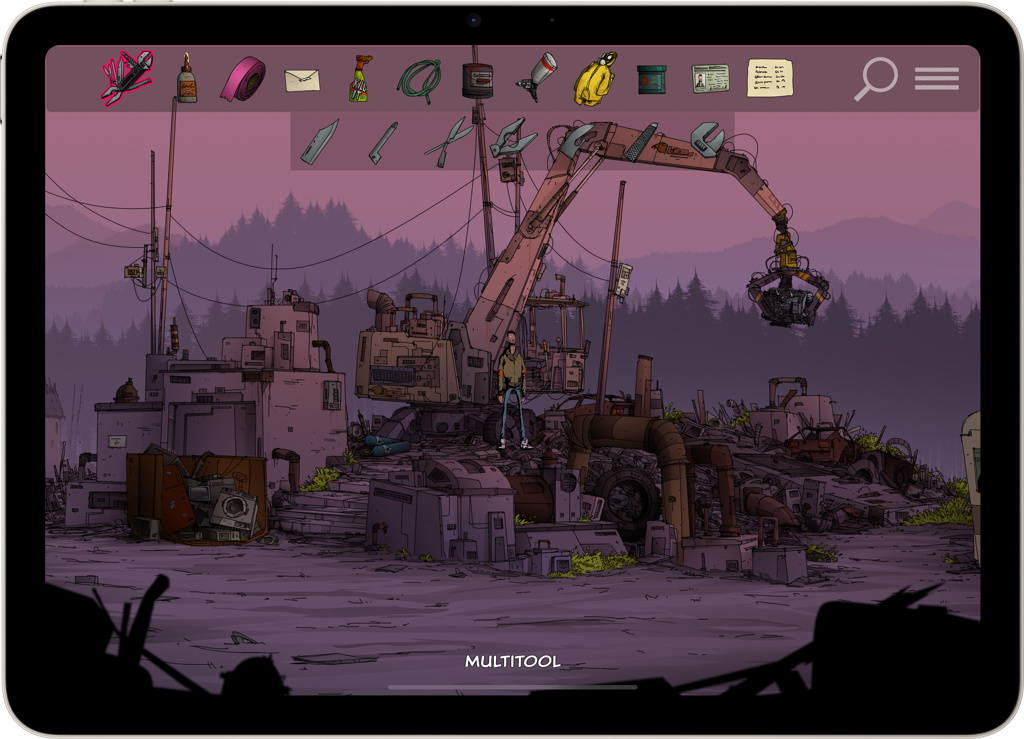Select the cleaning spray bottle
The image size is (1024, 739).
coord(359,78)
